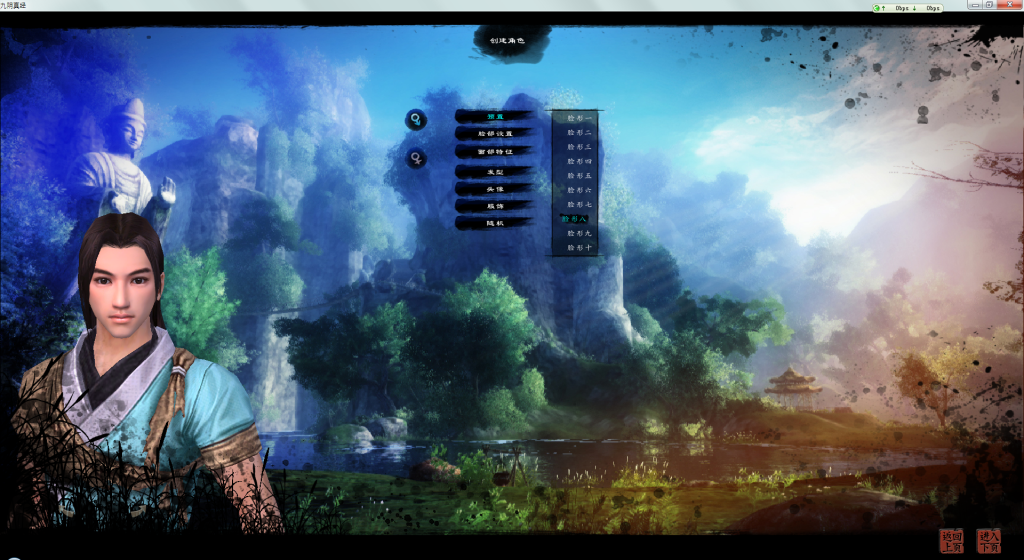Screen dimensions: 1024x560
Task: Open the 发型 hairstyle category
Action: click(494, 171)
